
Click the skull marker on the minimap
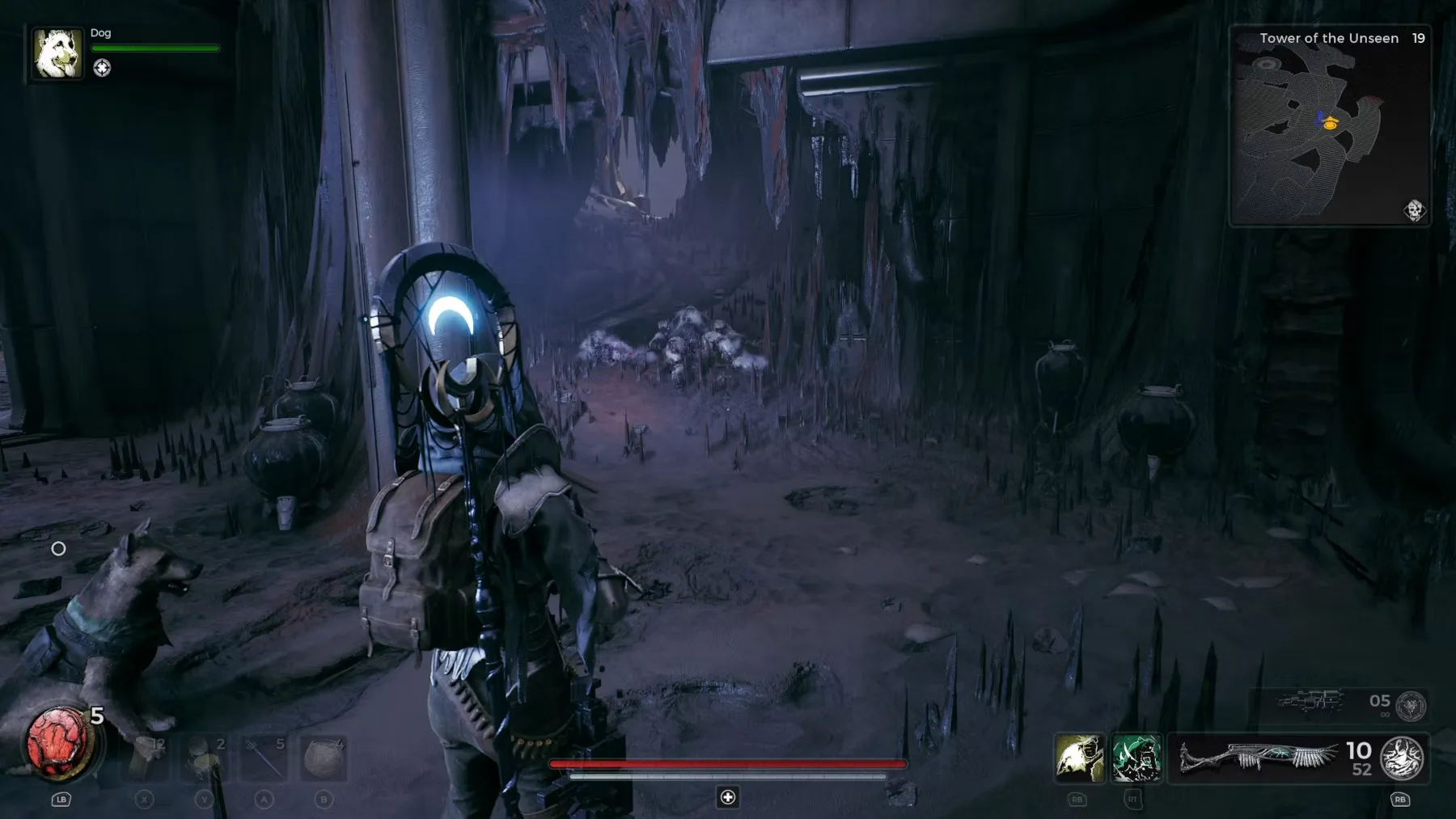pyautogui.click(x=1414, y=210)
